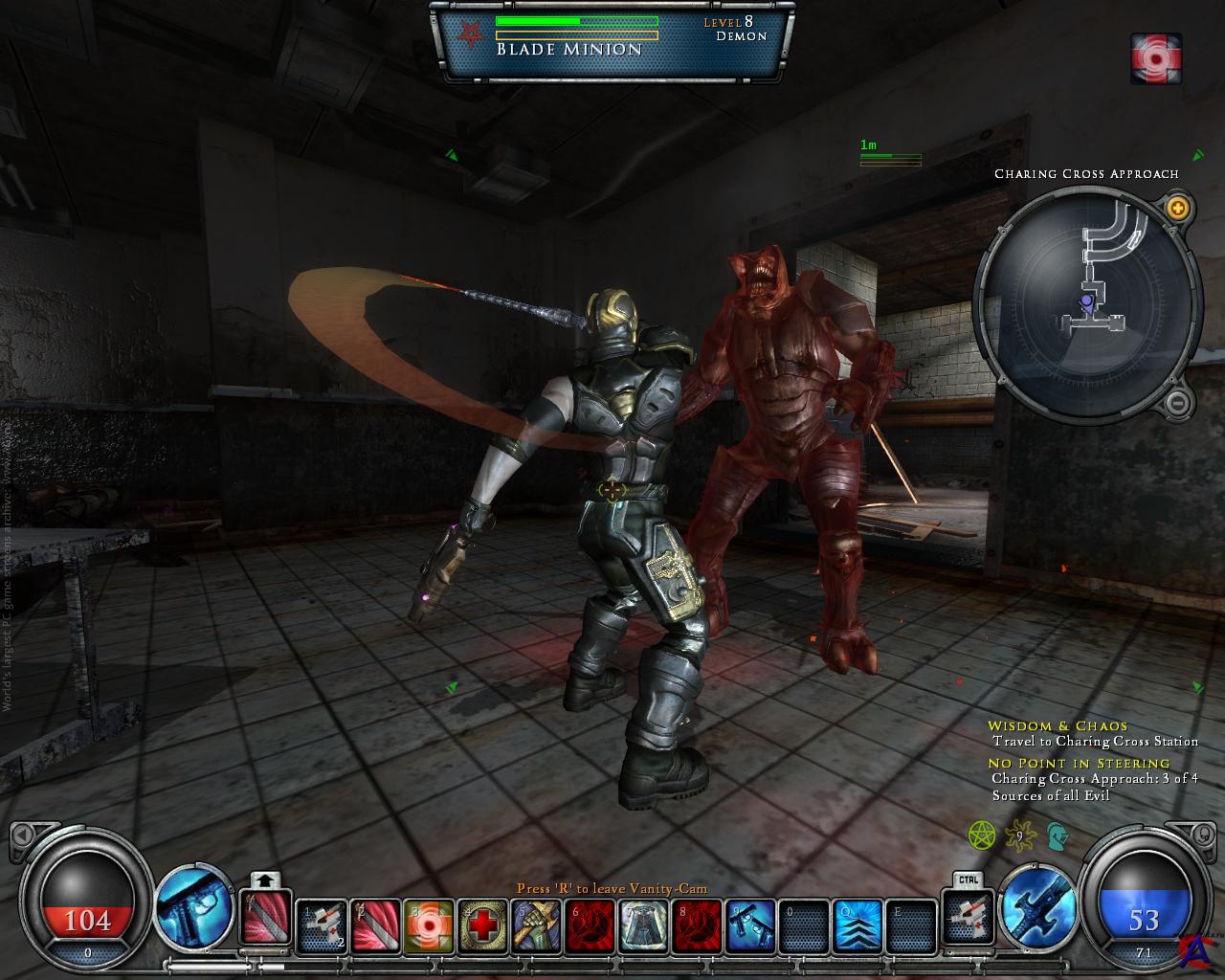The width and height of the screenshot is (1225, 980).
Task: Activate the blue pistol left-hand skill orb
Action: click(x=195, y=904)
